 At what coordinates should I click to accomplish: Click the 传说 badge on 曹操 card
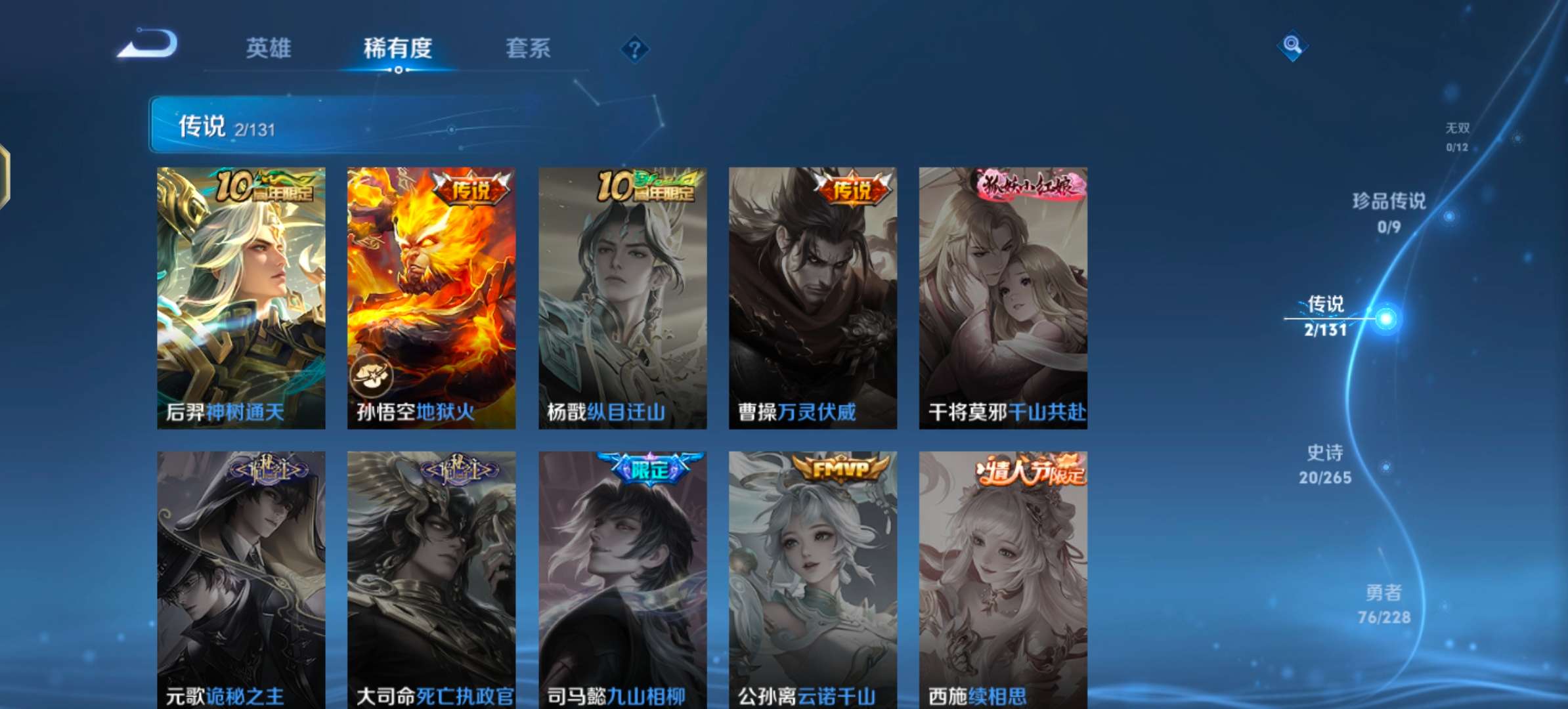coord(851,187)
